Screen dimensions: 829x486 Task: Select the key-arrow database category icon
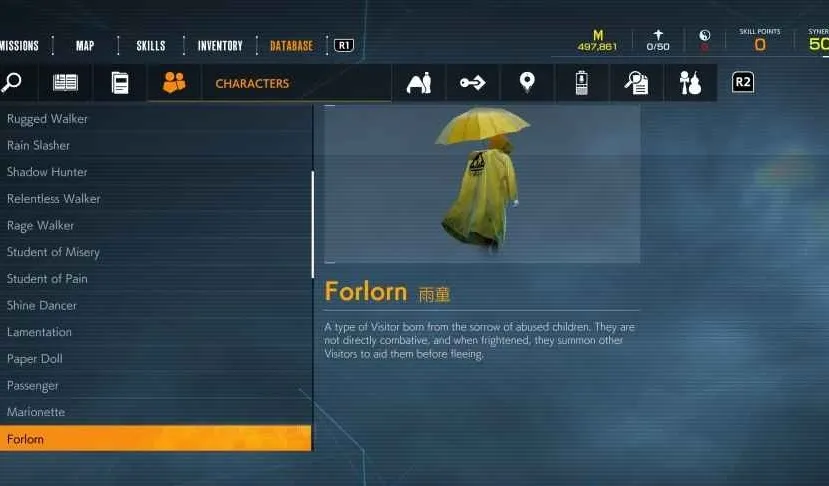[473, 83]
